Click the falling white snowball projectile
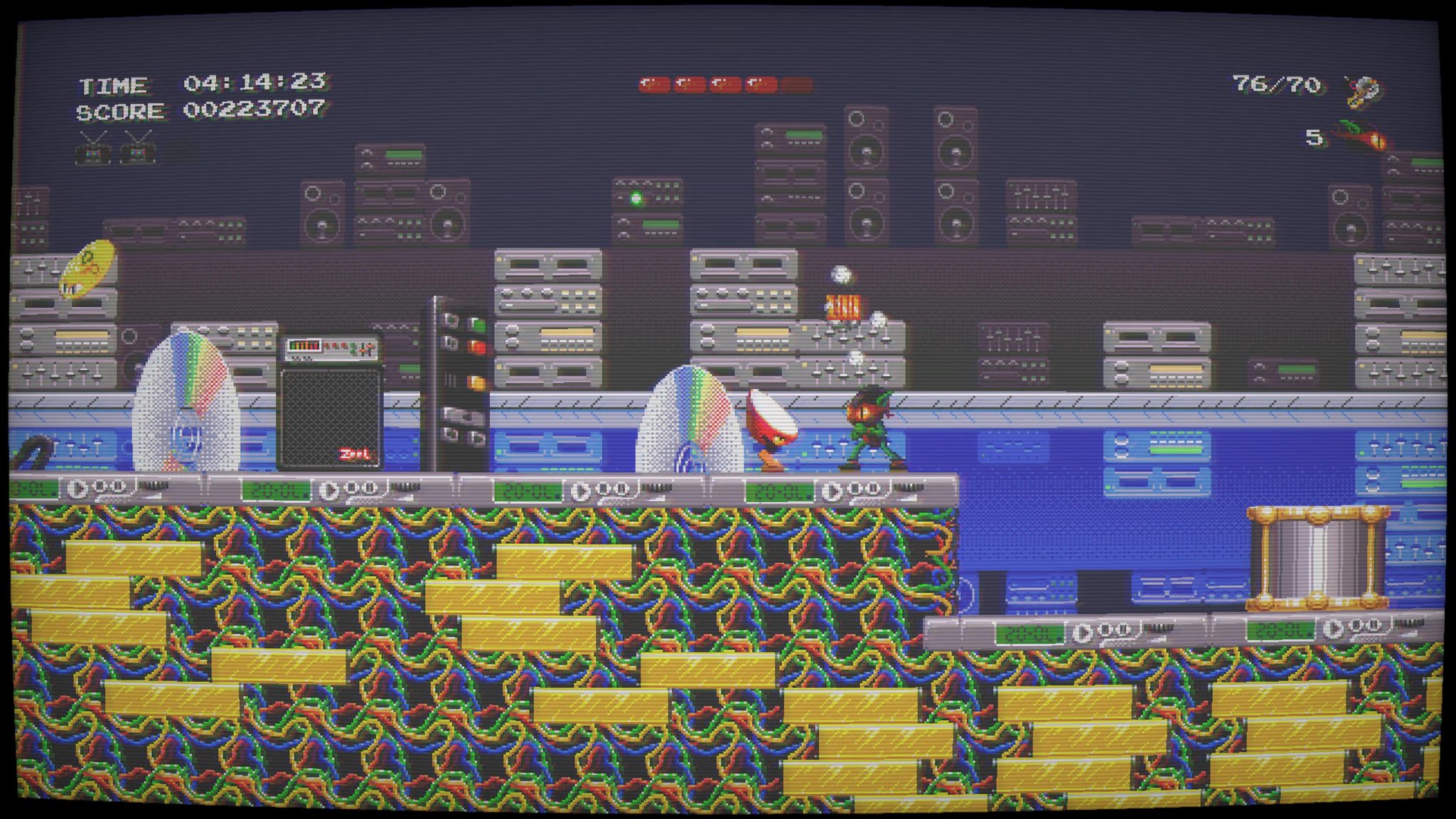1456x819 pixels. (840, 274)
